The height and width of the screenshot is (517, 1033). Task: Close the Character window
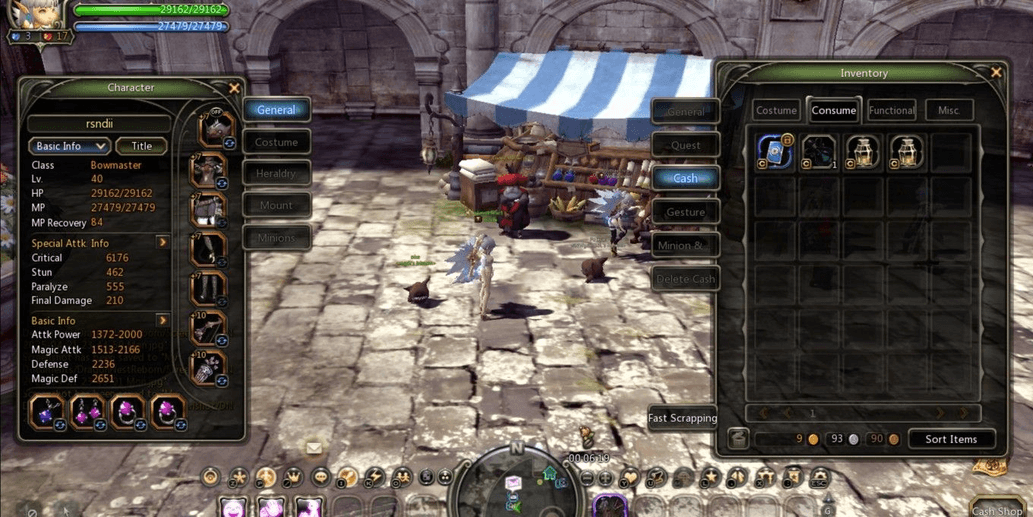pyautogui.click(x=234, y=88)
